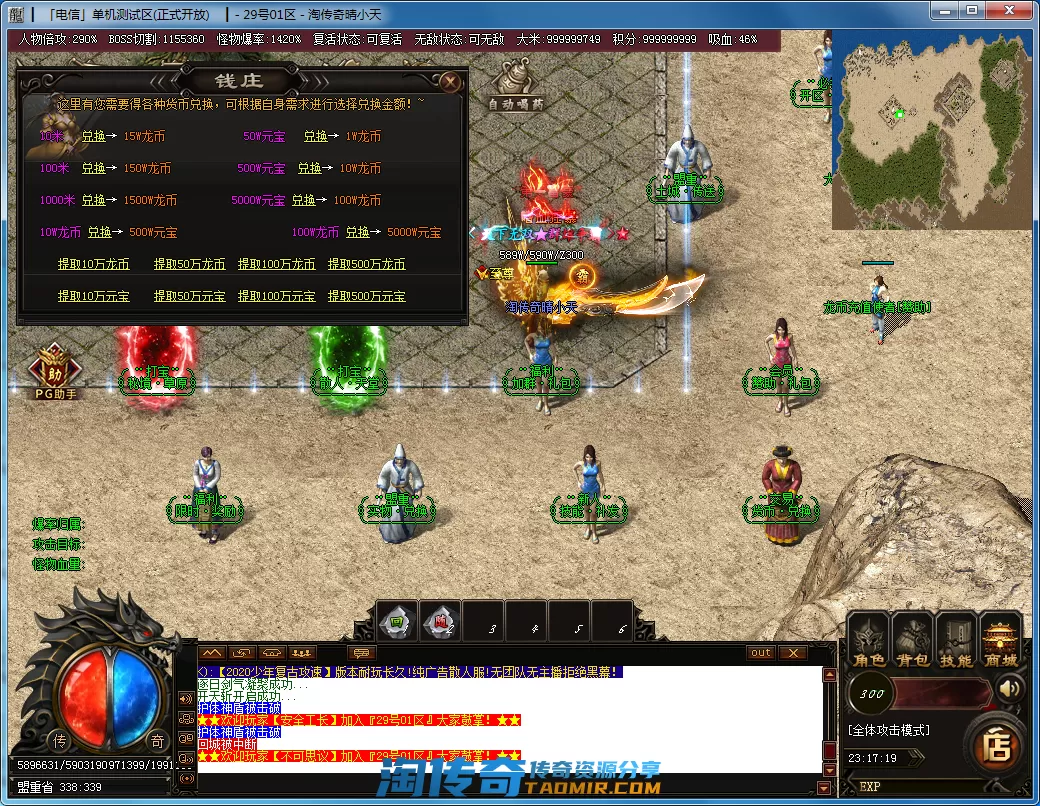The width and height of the screenshot is (1040, 806).
Task: Toggle the speaker sound button
Action: (x=1010, y=689)
